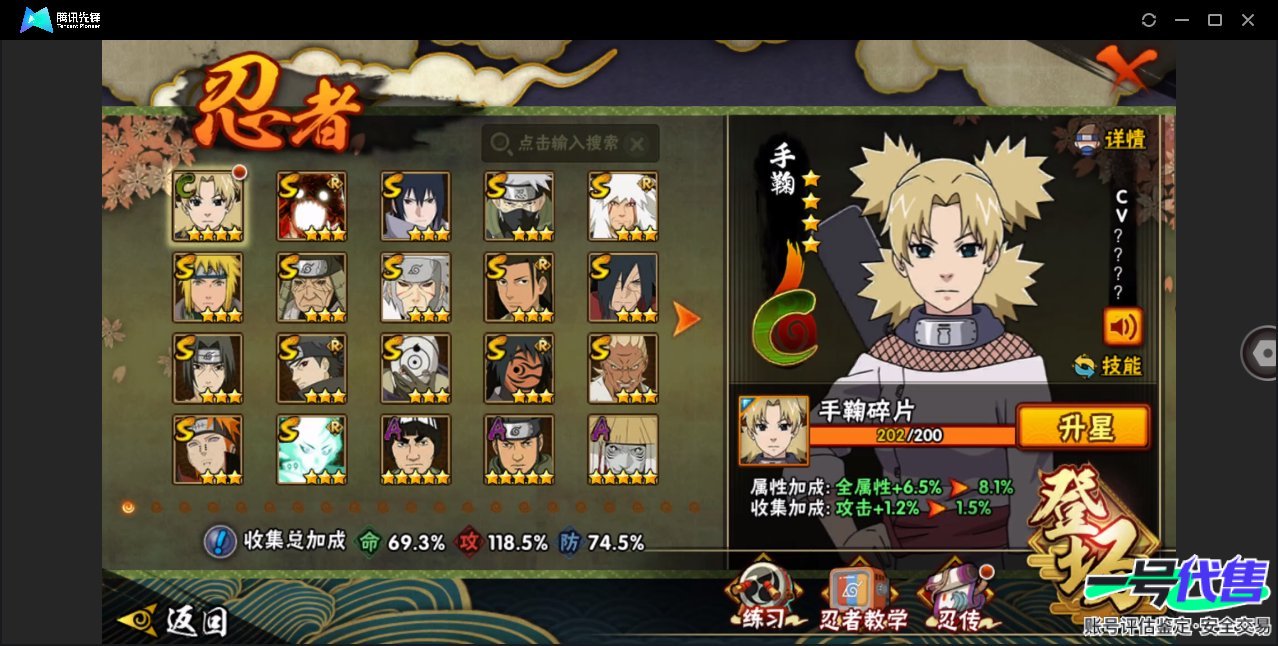Open the 忍传 ninja chronicle
Image resolution: width=1278 pixels, height=646 pixels.
pyautogui.click(x=956, y=602)
